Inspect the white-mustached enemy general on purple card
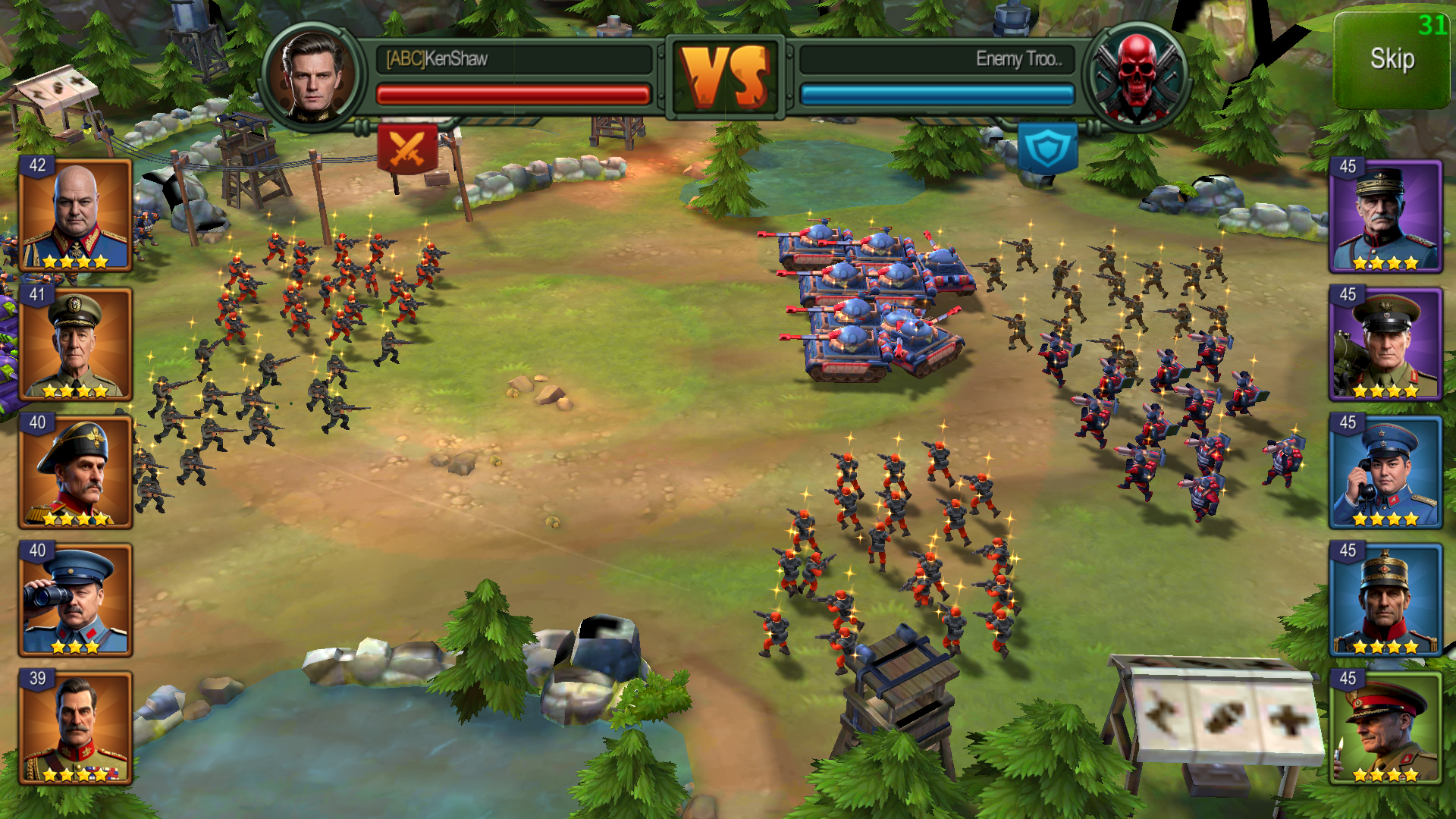1456x819 pixels. [1385, 217]
